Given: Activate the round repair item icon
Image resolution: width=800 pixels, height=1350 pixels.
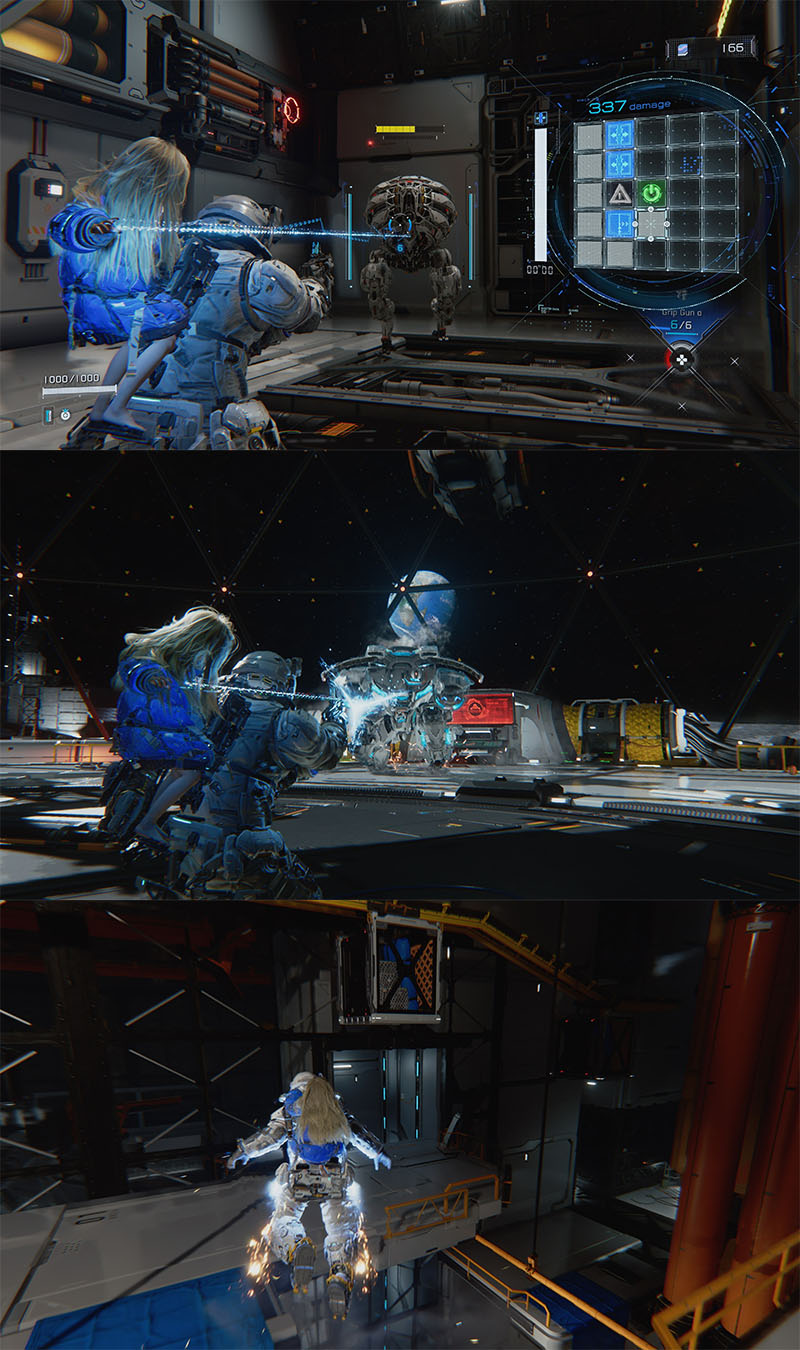Looking at the screenshot, I should (x=65, y=414).
